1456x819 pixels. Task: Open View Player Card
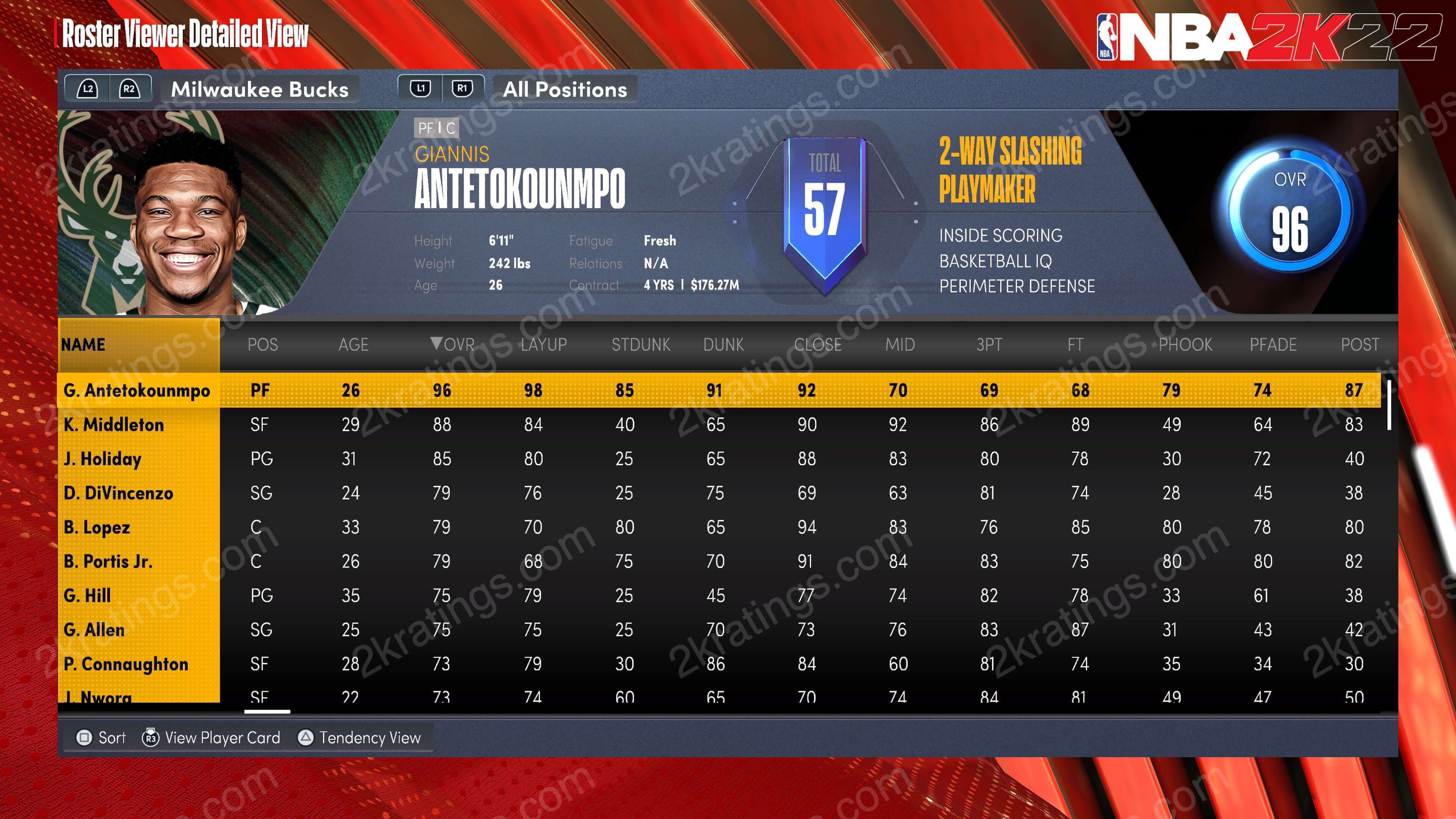pos(212,737)
